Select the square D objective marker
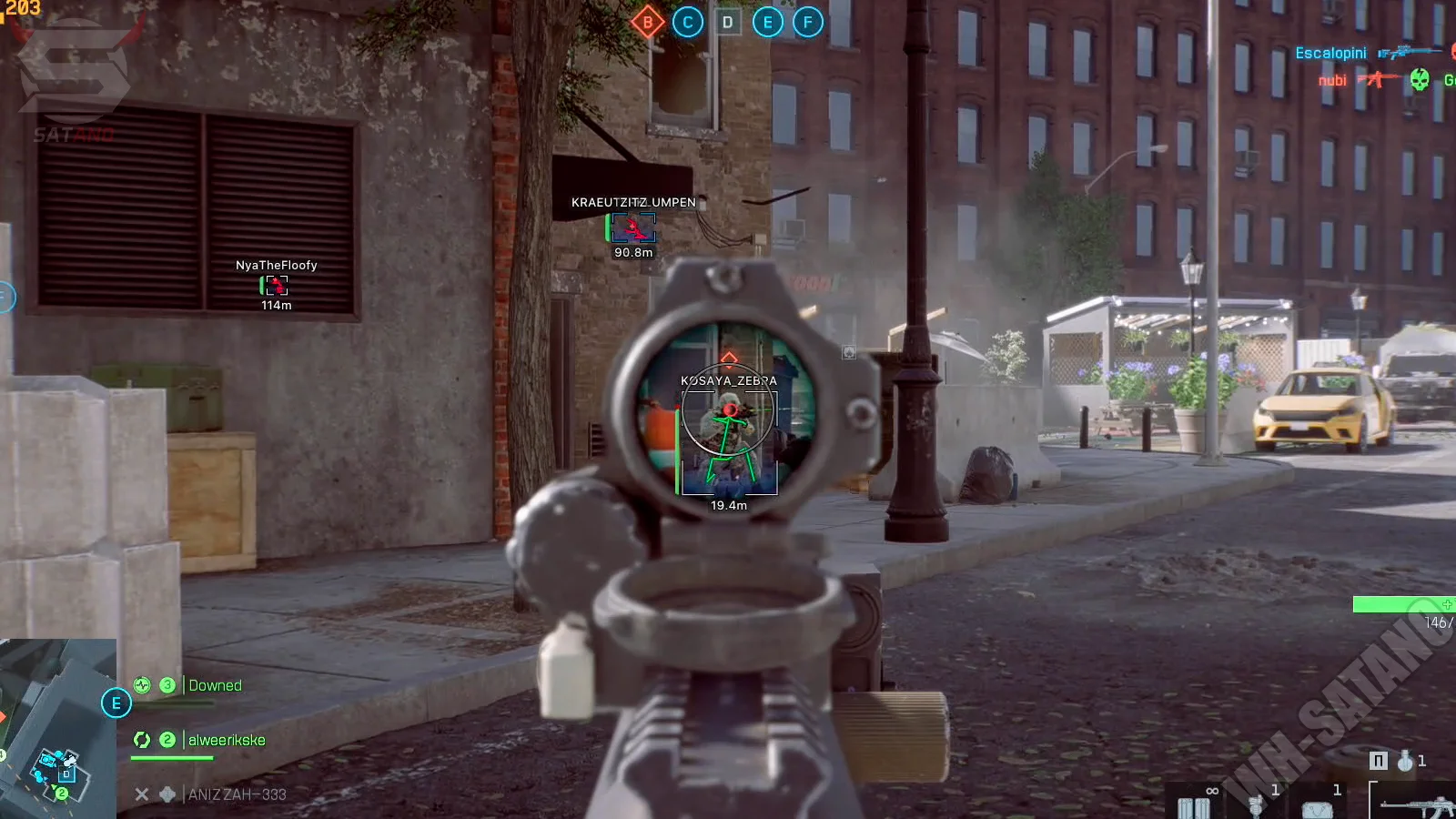 [x=727, y=23]
